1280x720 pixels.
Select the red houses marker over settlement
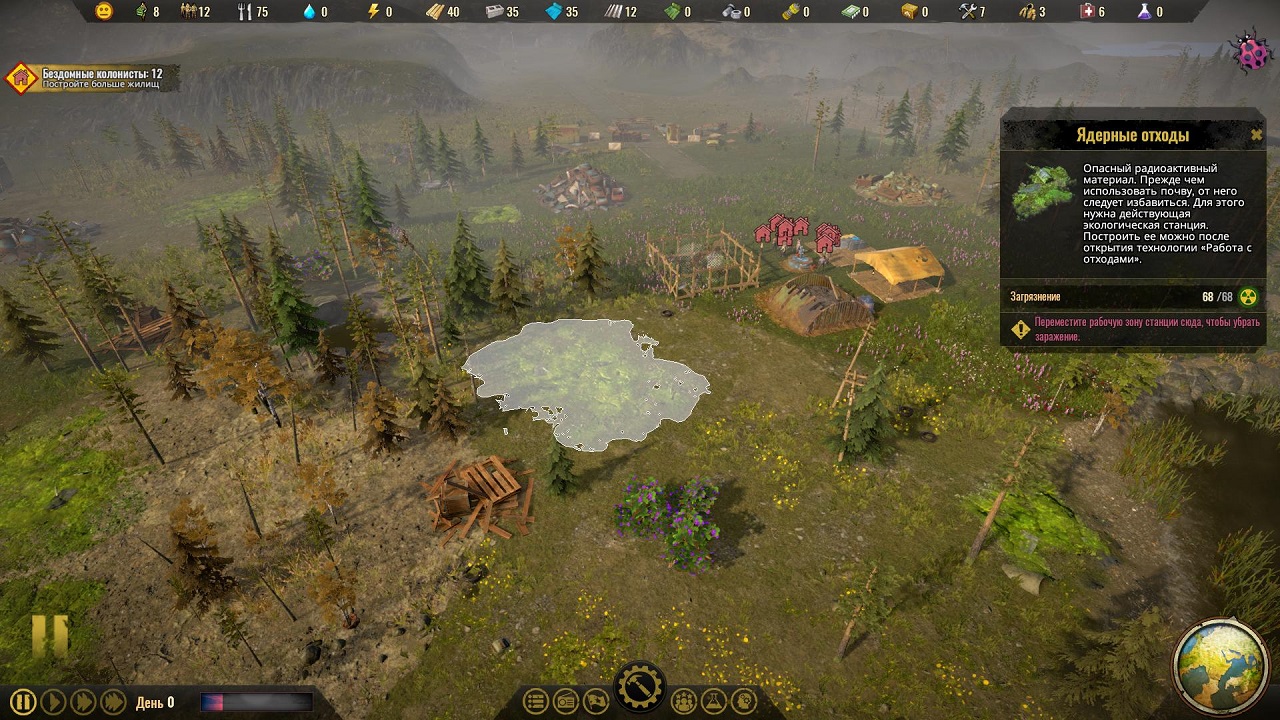pos(797,231)
